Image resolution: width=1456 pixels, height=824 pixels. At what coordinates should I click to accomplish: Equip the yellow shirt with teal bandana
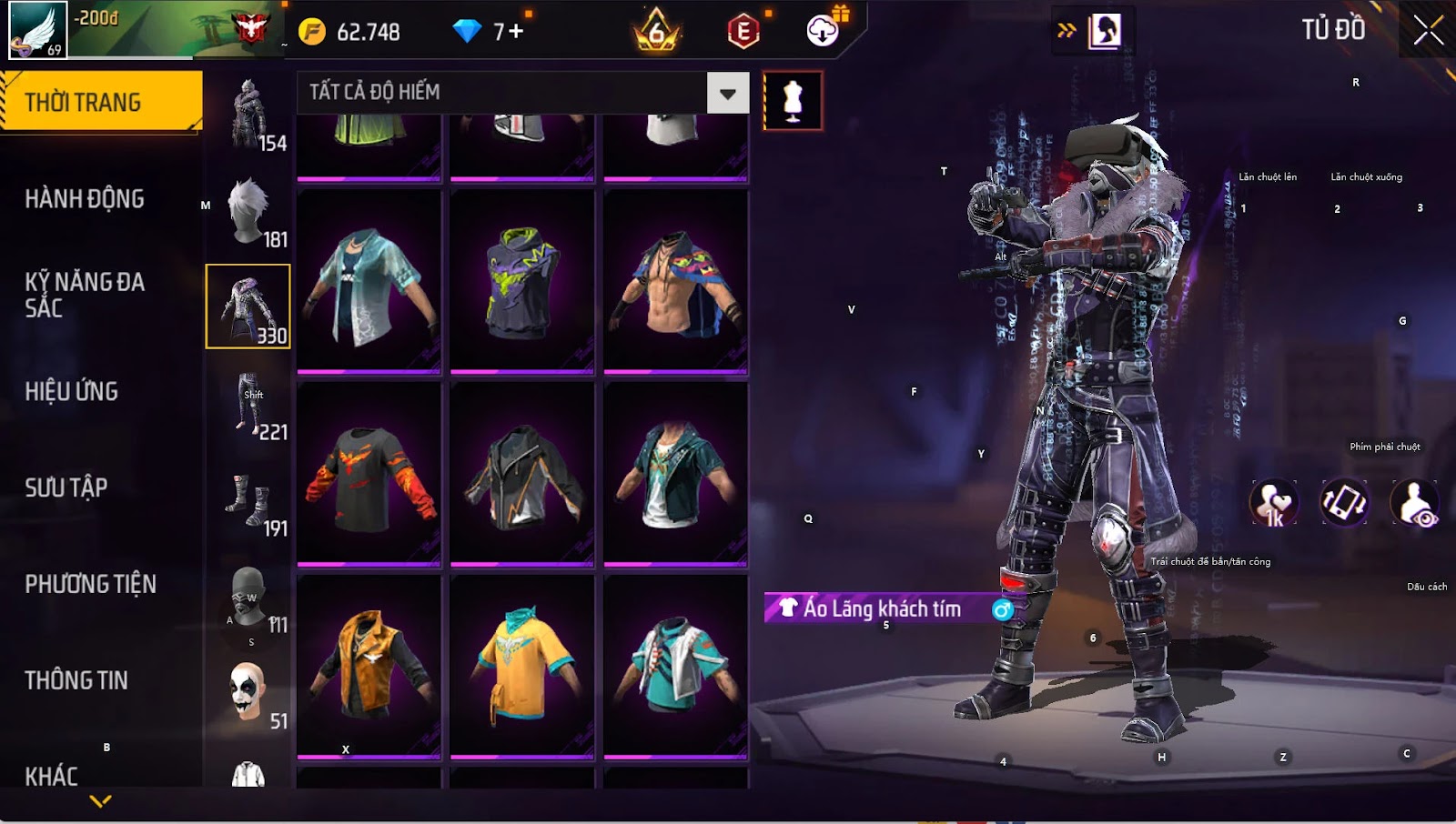pos(522,665)
